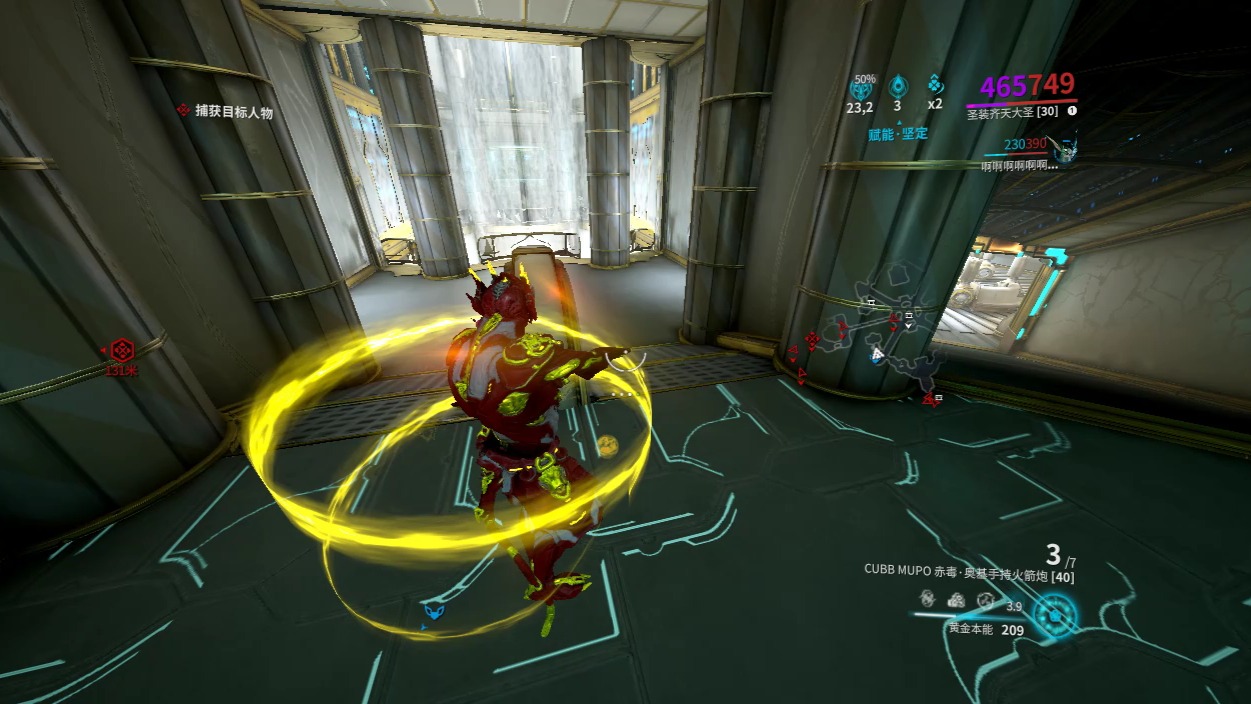Click the 50% buff icon
Image resolution: width=1251 pixels, height=704 pixels.
[861, 86]
